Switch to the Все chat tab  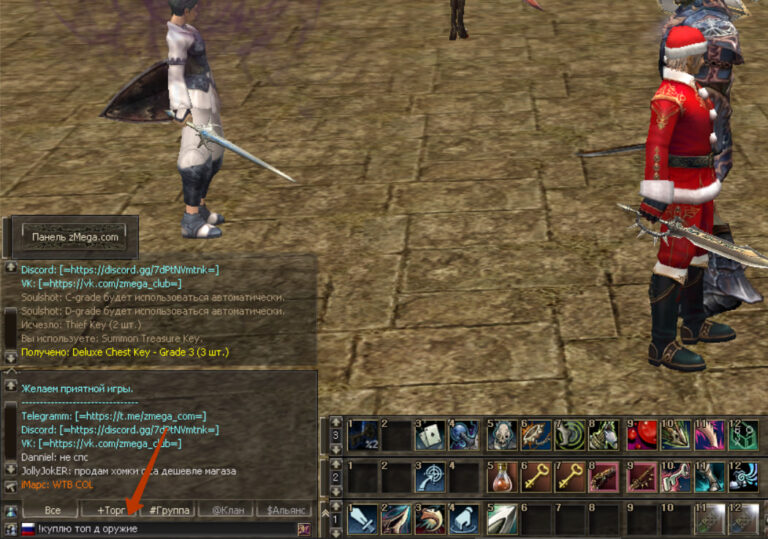click(51, 510)
